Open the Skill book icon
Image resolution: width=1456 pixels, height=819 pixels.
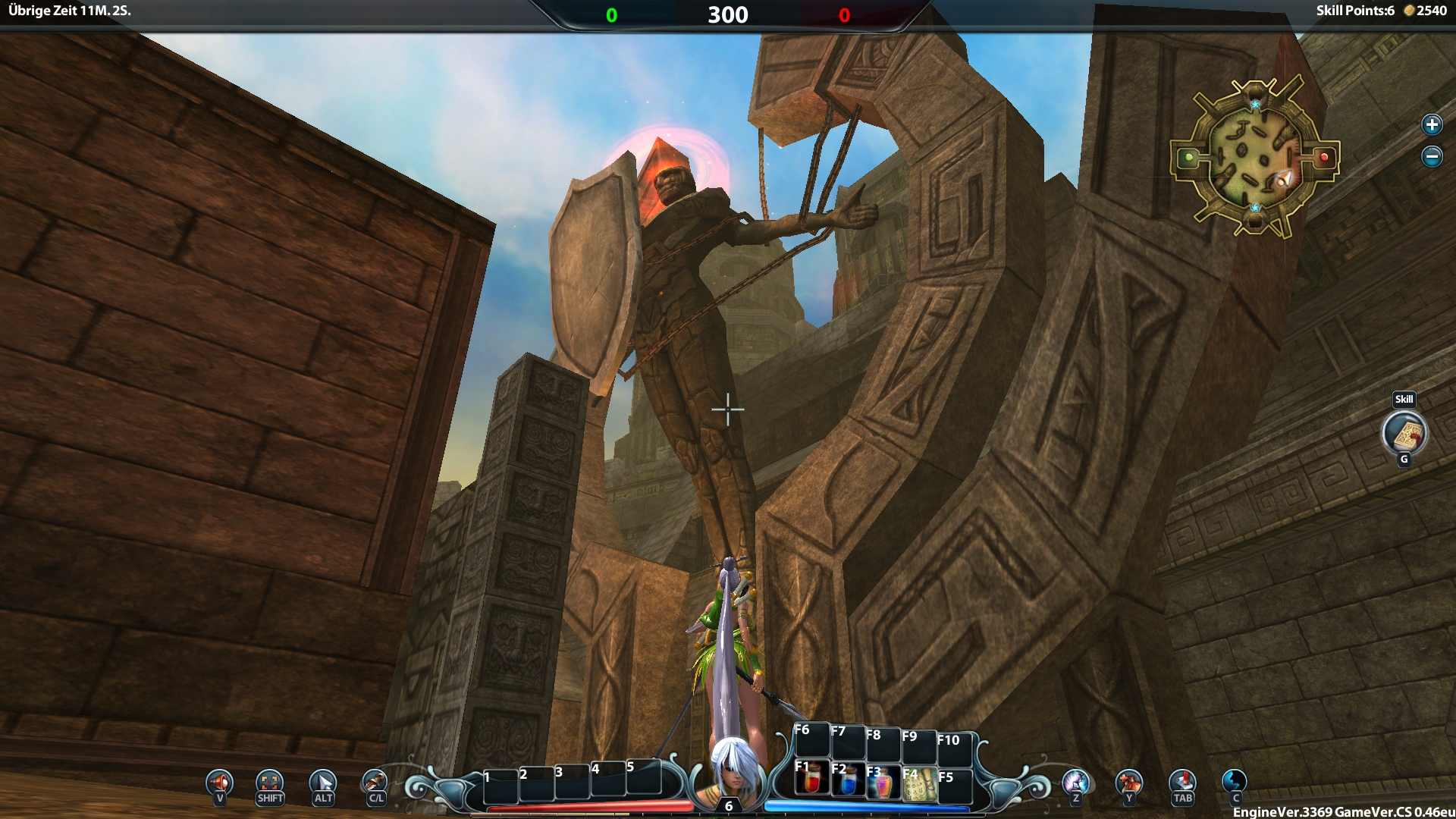click(x=1404, y=434)
